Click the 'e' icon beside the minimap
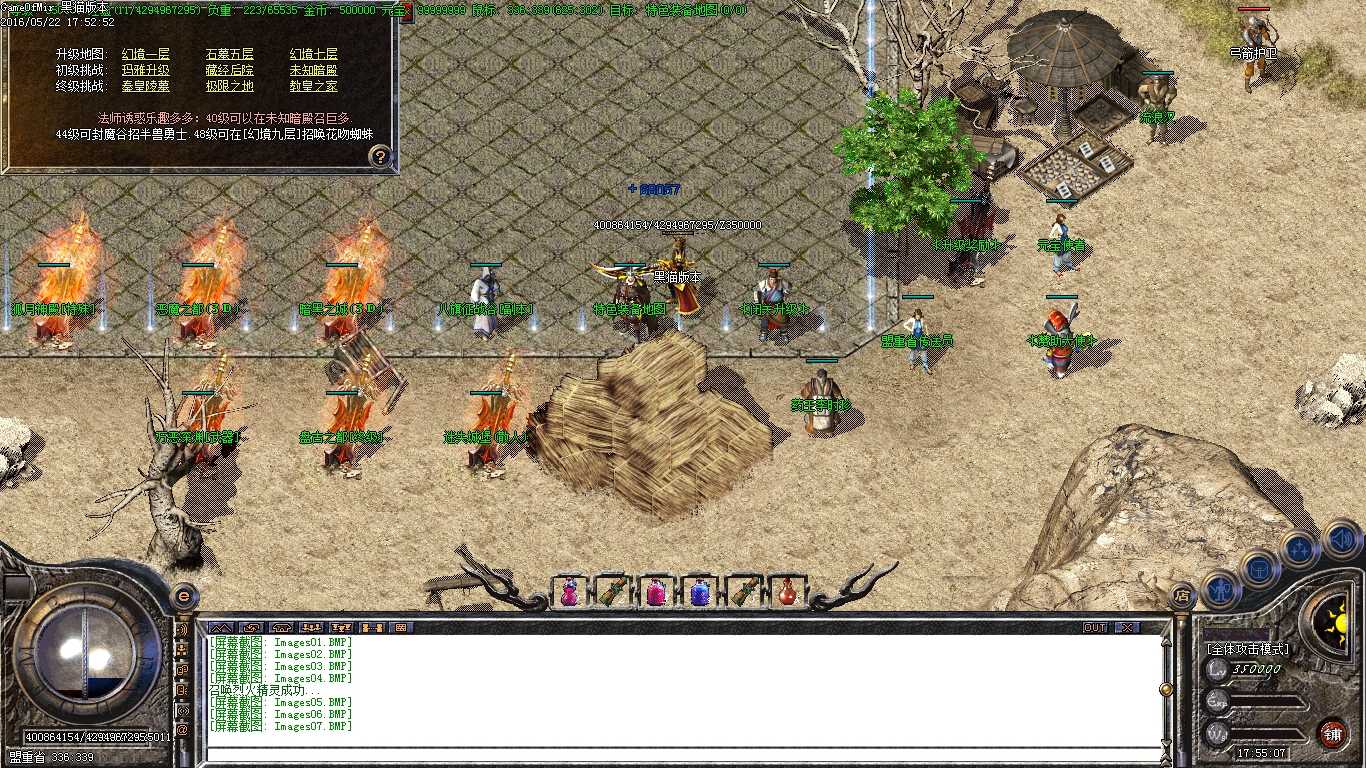Viewport: 1366px width, 768px height. click(x=182, y=596)
